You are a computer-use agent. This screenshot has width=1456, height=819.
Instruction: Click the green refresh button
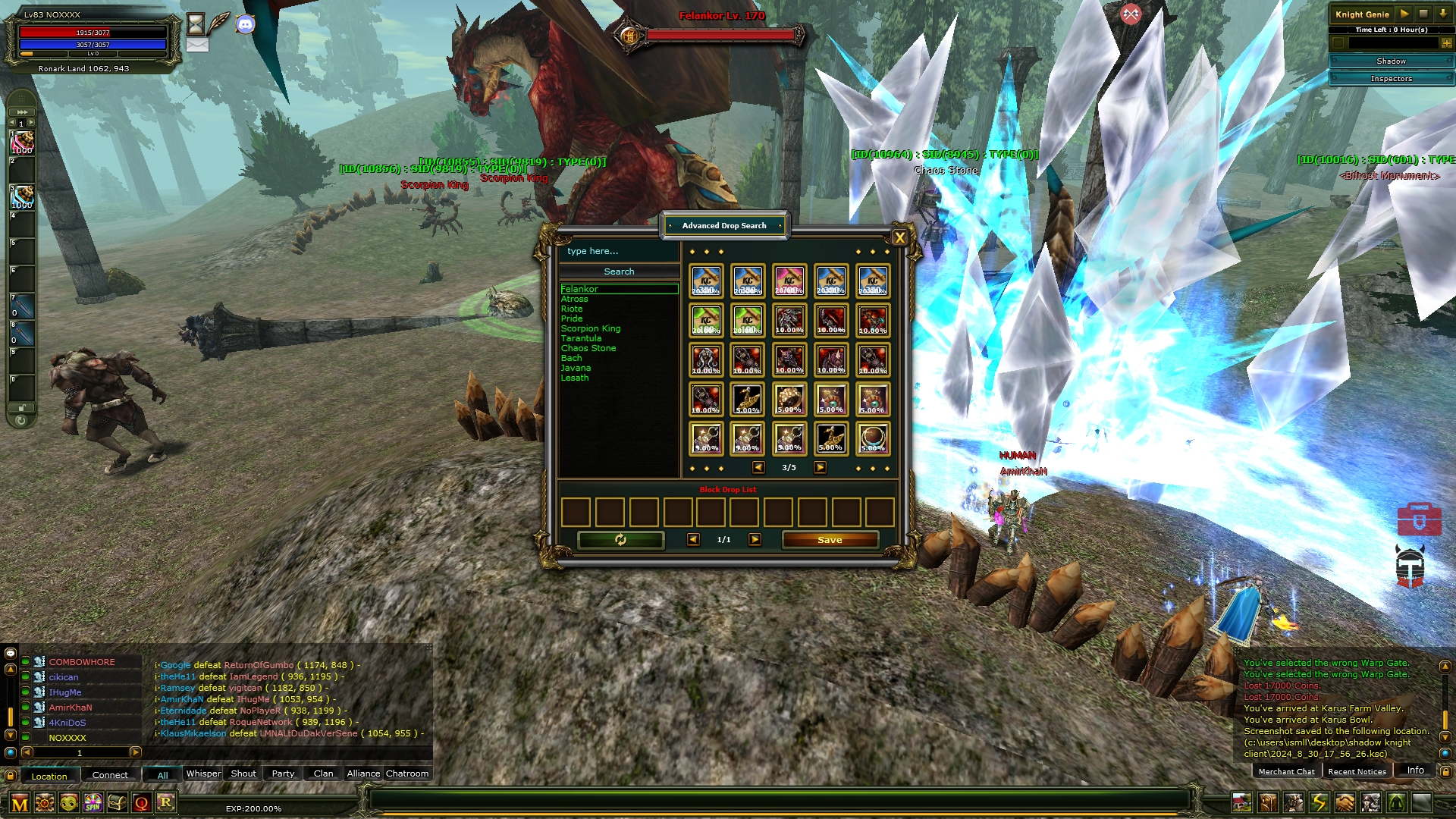620,540
